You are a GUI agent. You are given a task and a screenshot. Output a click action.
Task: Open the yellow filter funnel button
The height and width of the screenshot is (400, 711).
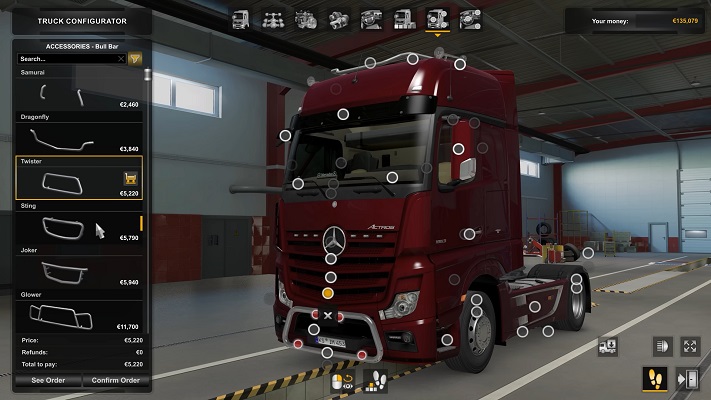point(135,58)
